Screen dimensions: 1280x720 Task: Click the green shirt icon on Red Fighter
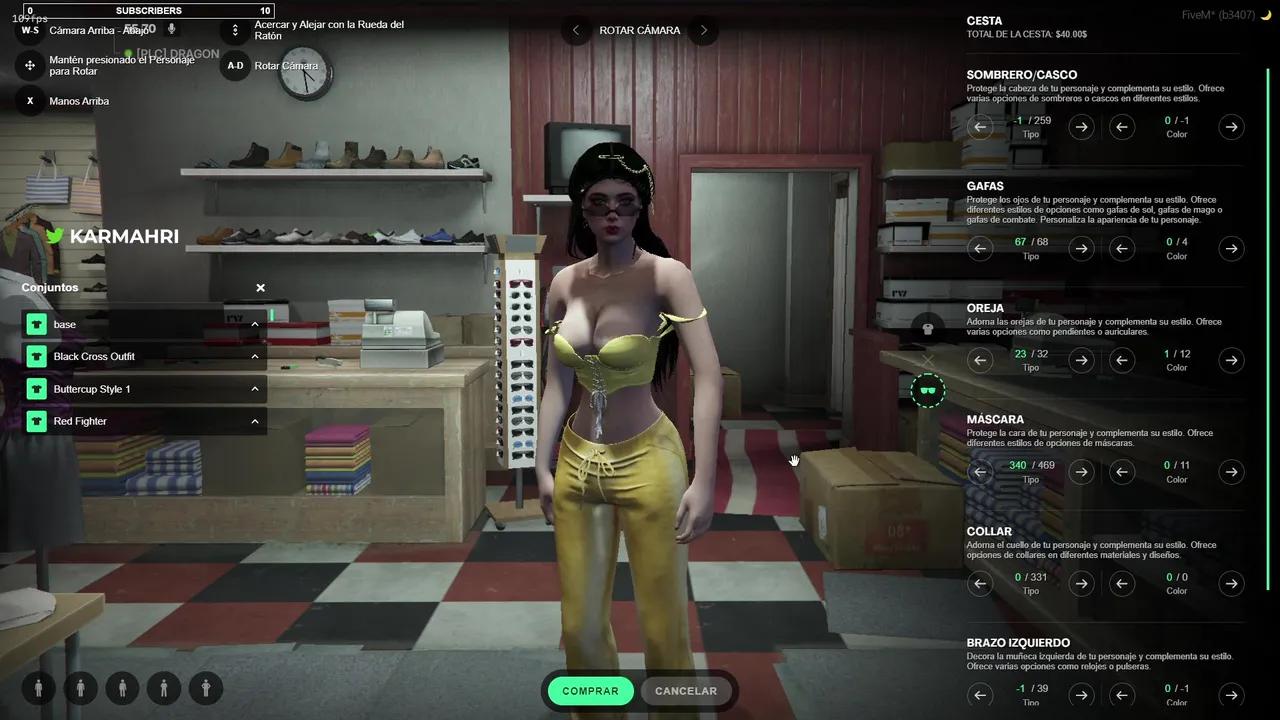pyautogui.click(x=37, y=421)
